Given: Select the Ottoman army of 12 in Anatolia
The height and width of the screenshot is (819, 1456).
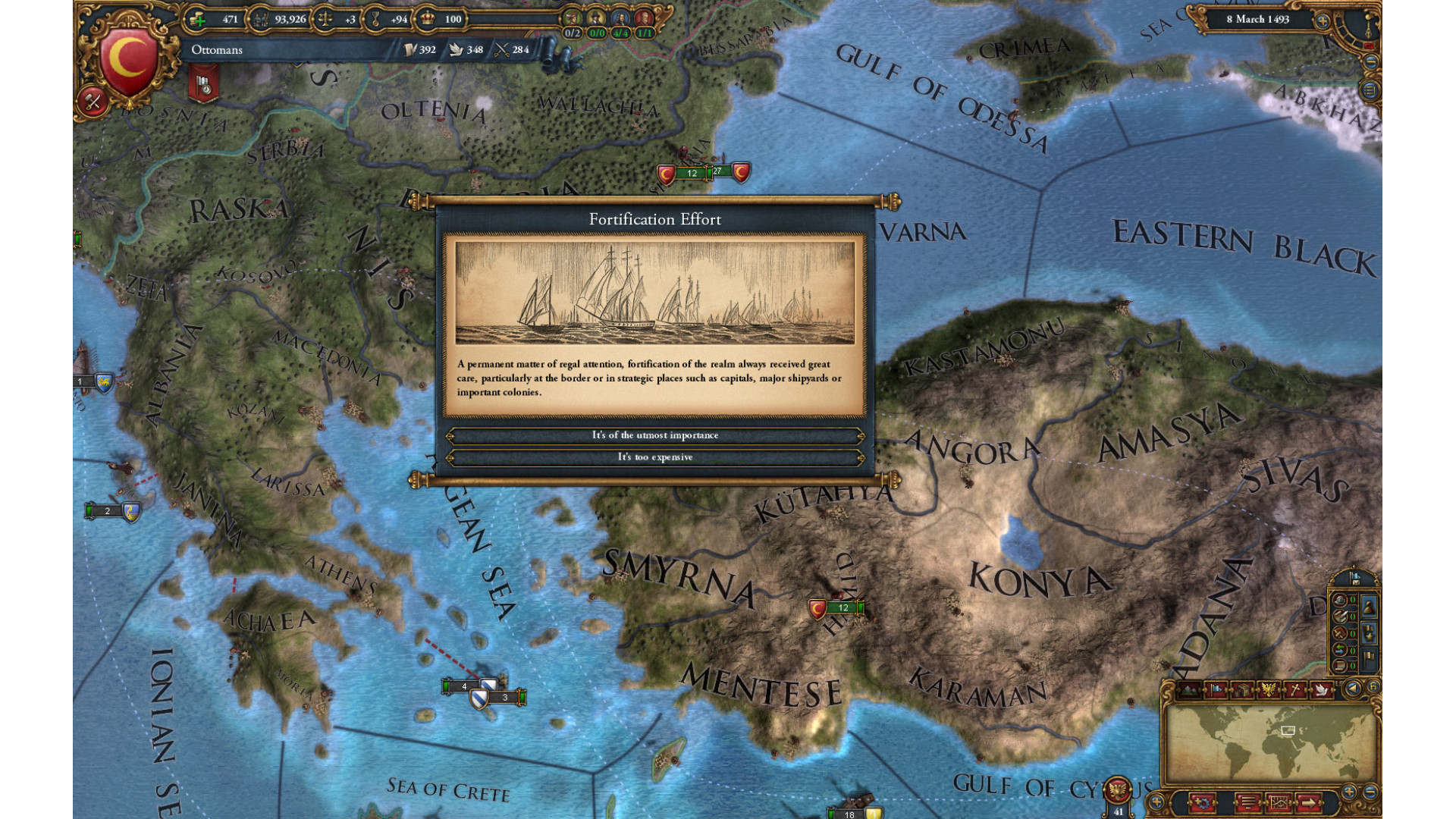Looking at the screenshot, I should 836,608.
